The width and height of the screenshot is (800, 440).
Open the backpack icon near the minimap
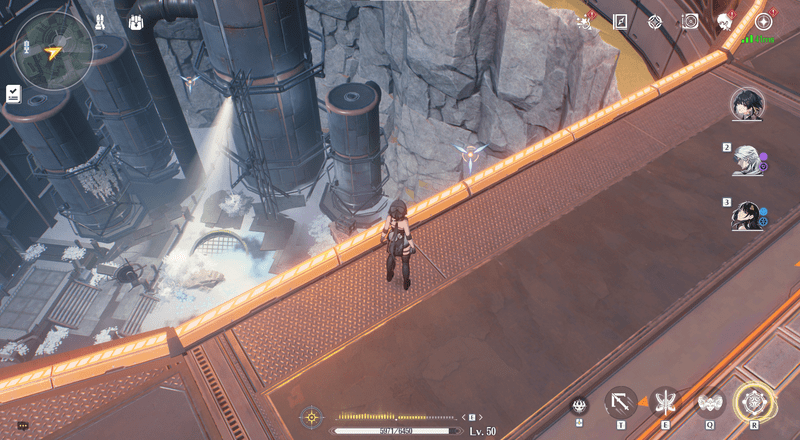tap(136, 21)
